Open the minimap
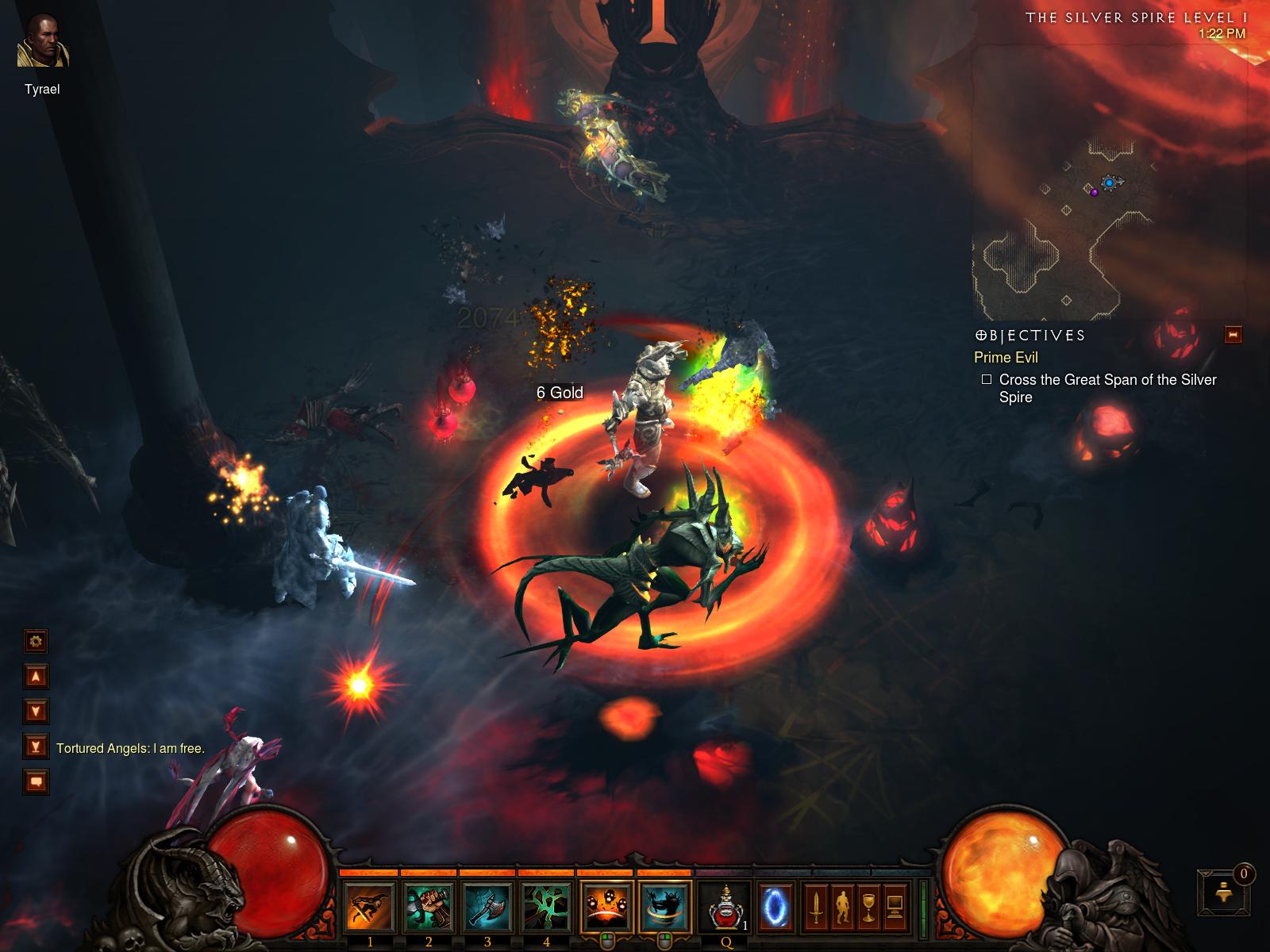 point(1109,182)
